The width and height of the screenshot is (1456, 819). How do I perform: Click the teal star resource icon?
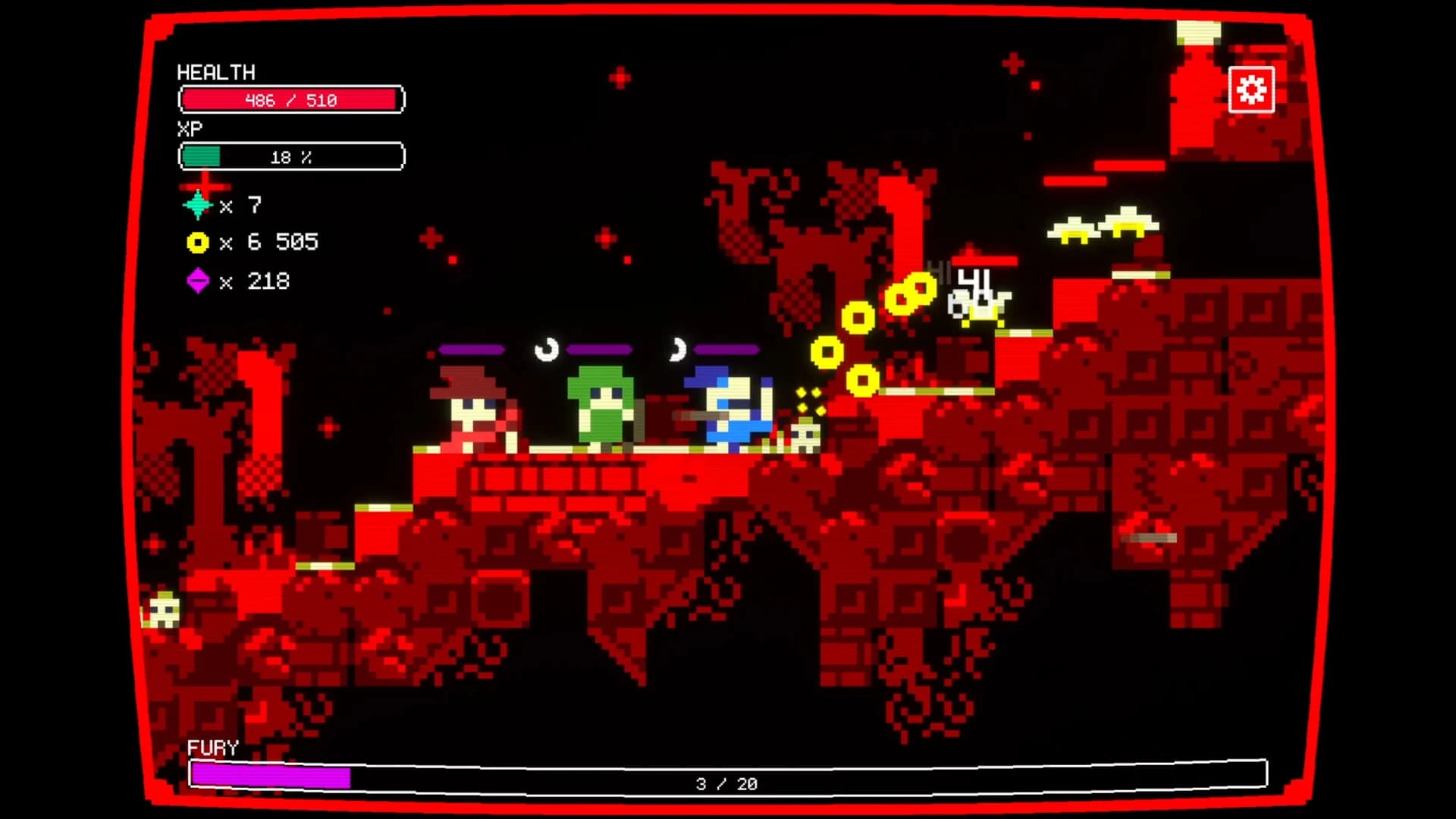(199, 204)
